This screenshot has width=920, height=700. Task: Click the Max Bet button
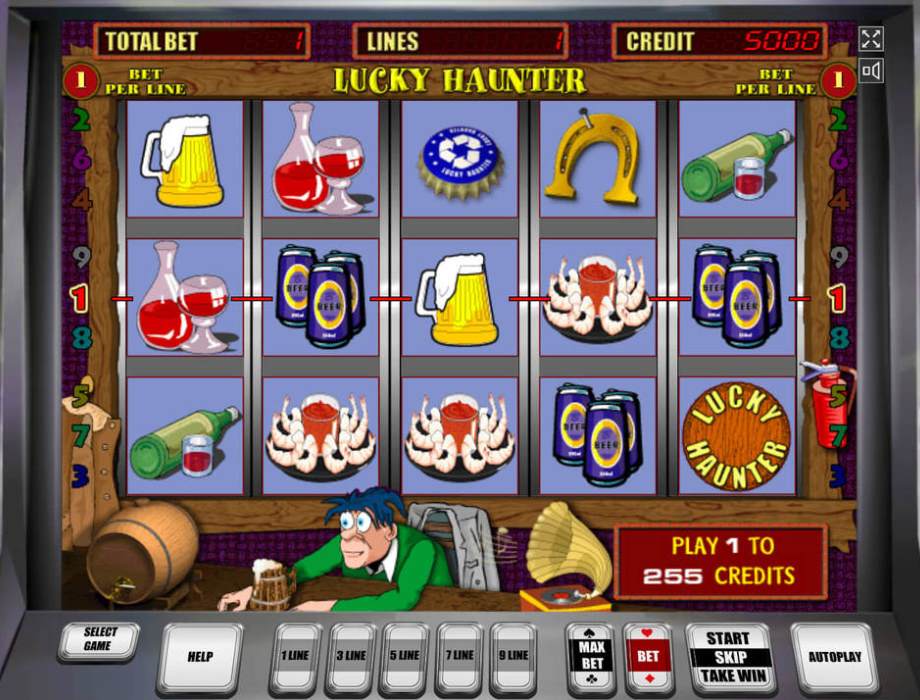tap(590, 657)
